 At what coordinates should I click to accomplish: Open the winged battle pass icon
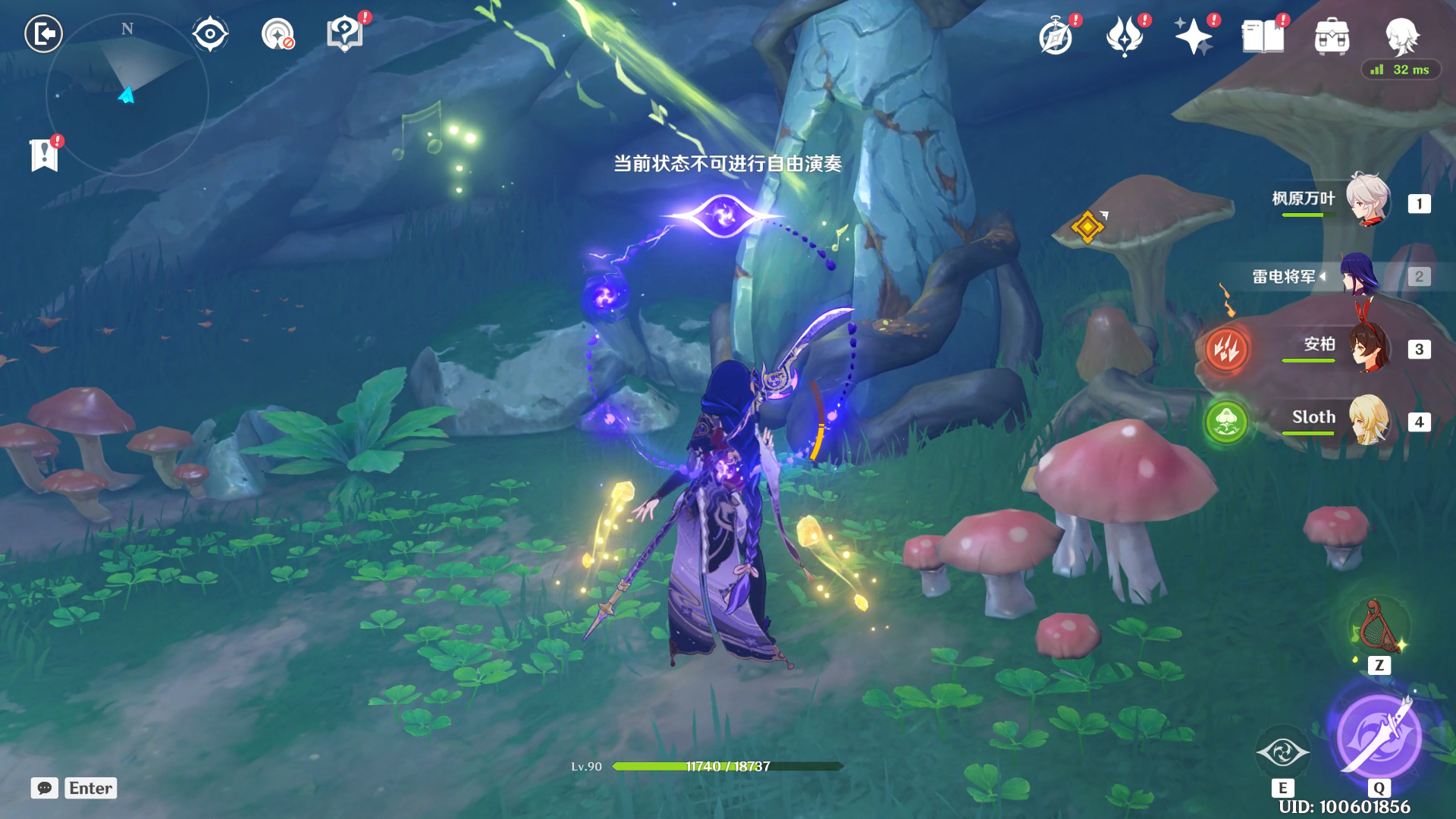click(1125, 36)
